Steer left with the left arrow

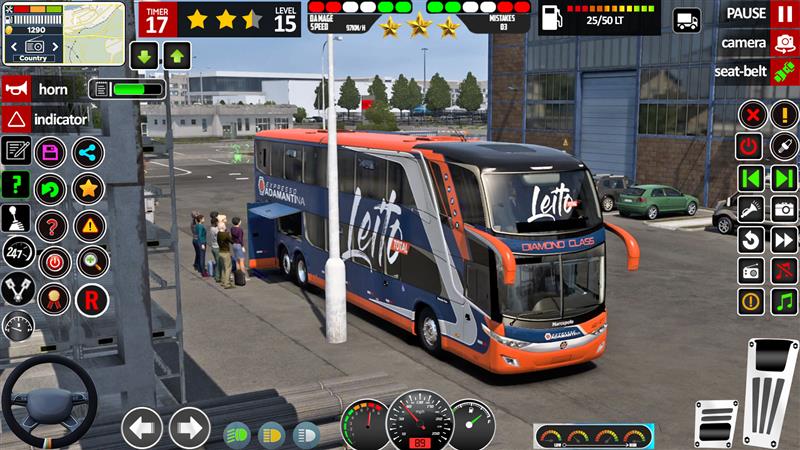coord(142,427)
